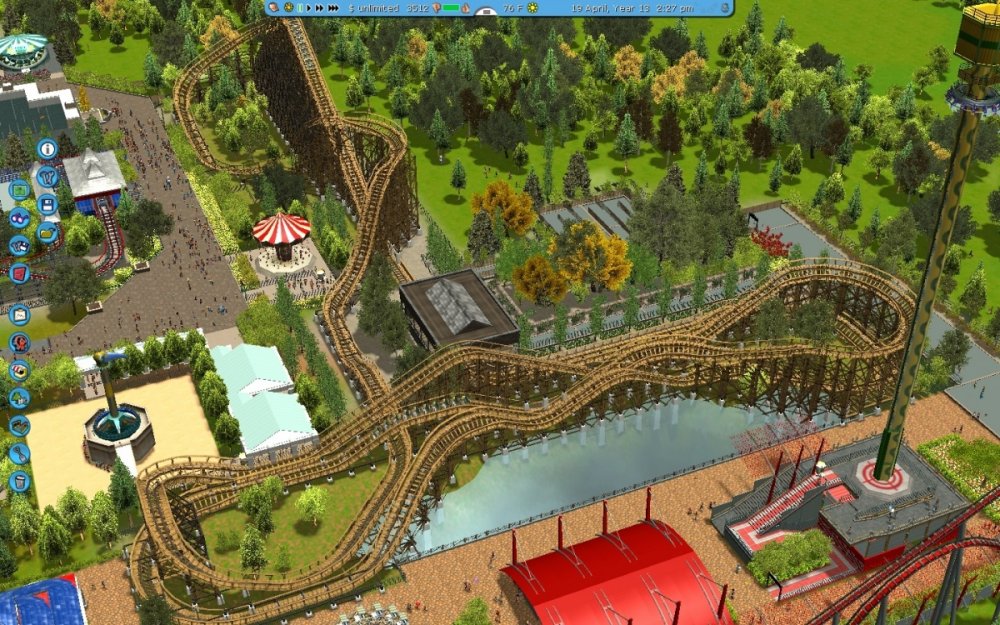Click the top bar's collapse handle
The height and width of the screenshot is (625, 1000).
[485, 13]
